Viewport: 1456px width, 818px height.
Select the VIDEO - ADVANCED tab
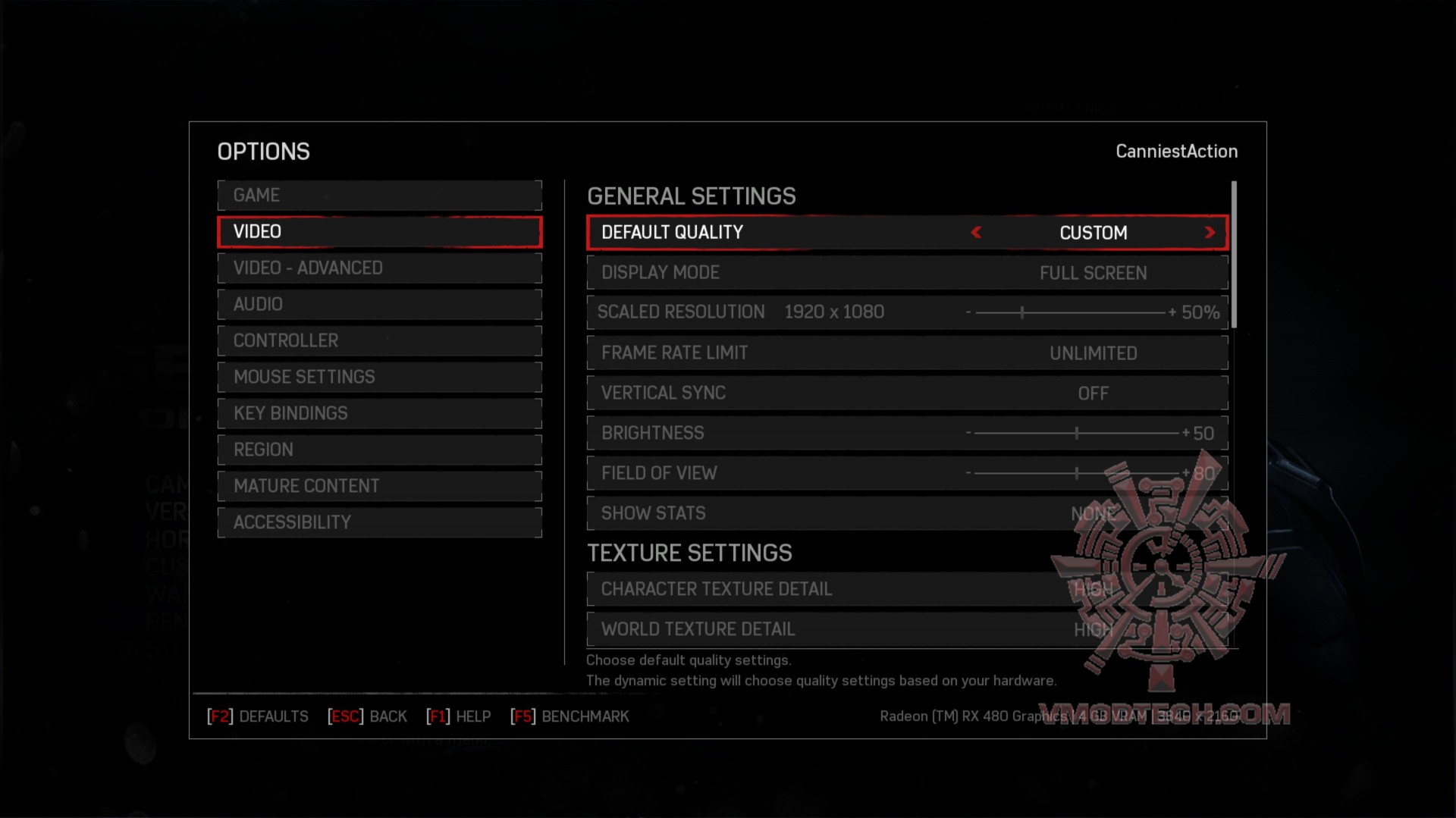click(x=379, y=268)
